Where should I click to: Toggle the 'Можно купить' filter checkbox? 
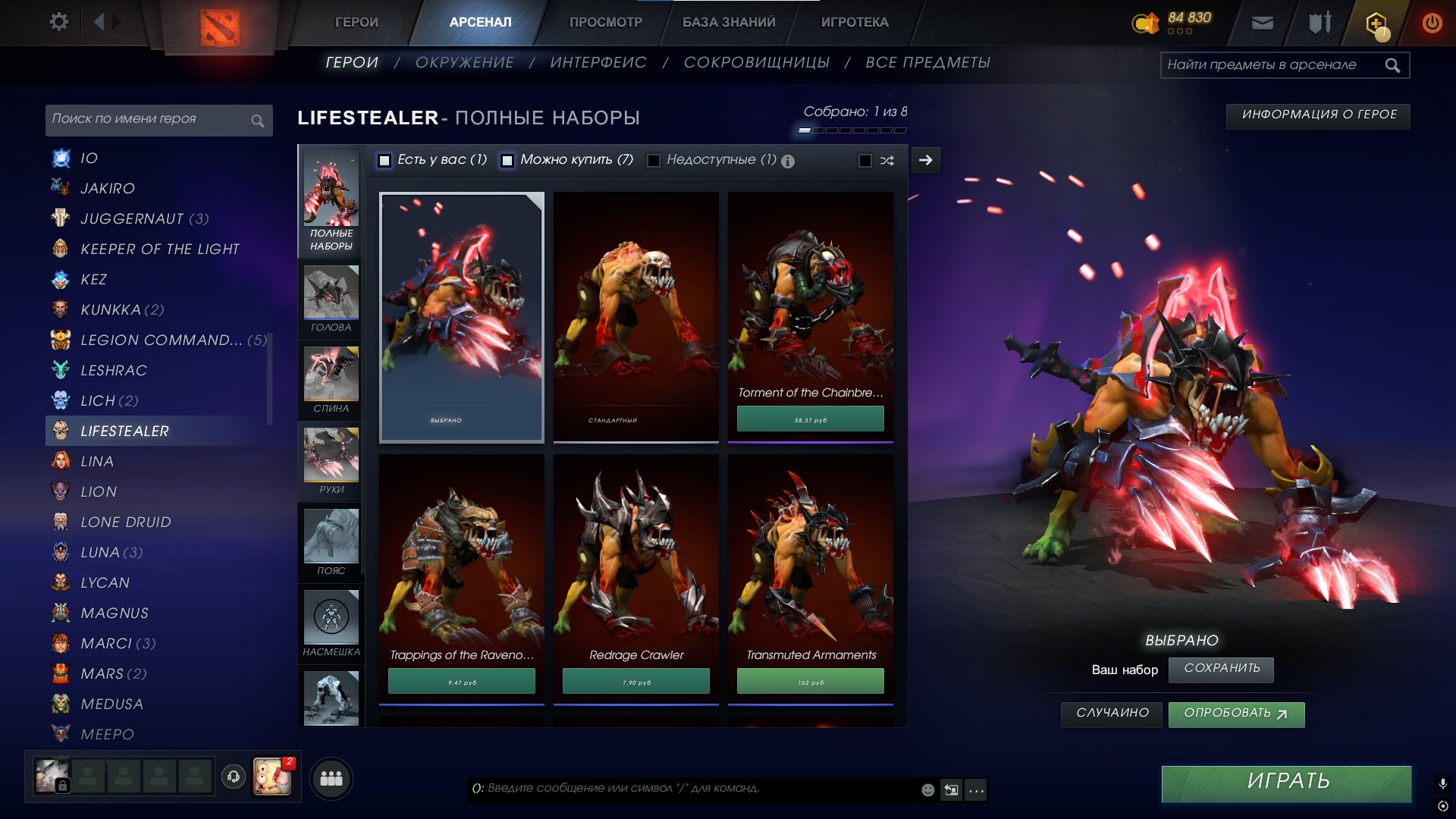pos(507,161)
